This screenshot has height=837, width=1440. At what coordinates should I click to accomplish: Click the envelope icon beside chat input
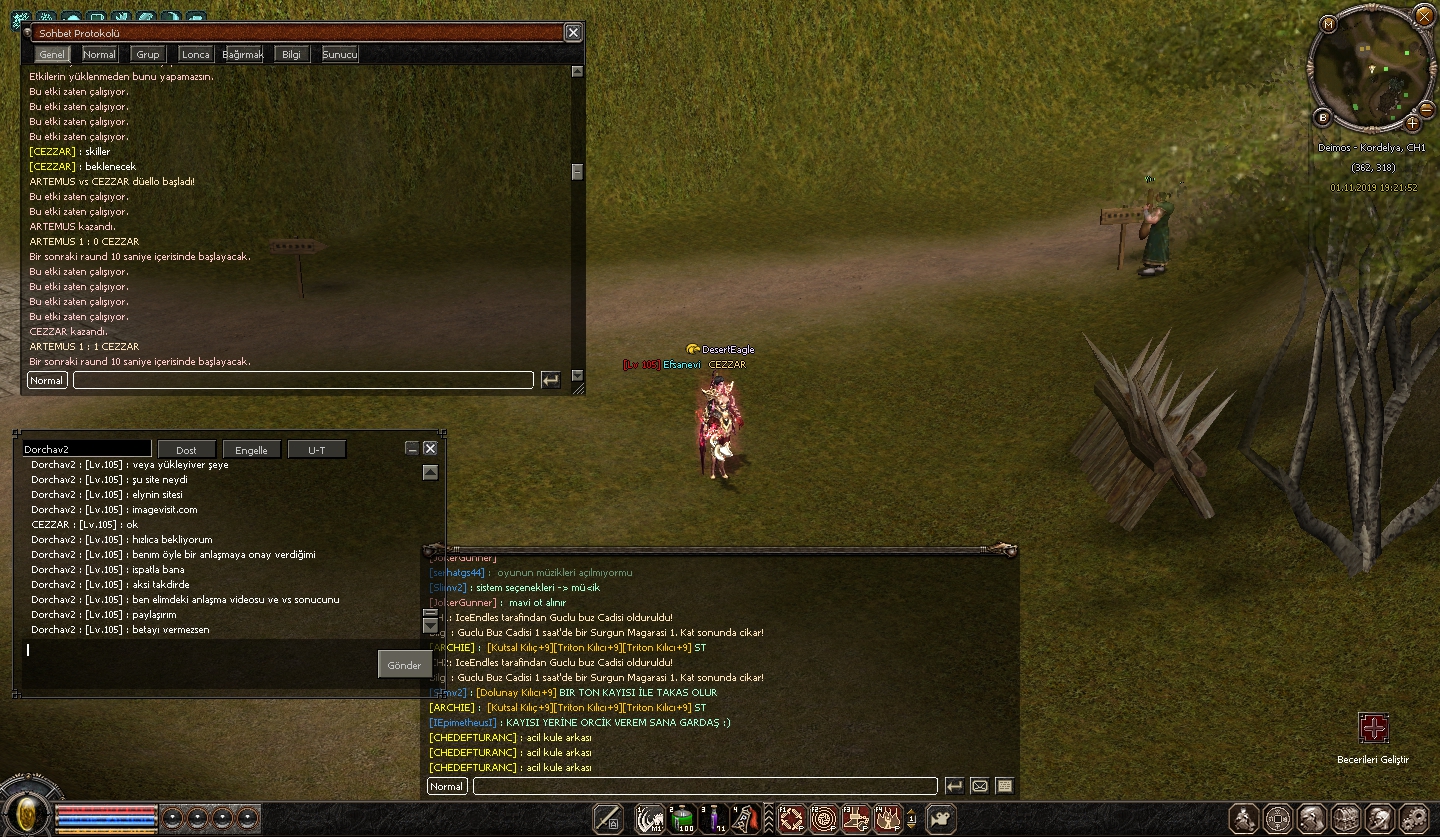[x=980, y=786]
